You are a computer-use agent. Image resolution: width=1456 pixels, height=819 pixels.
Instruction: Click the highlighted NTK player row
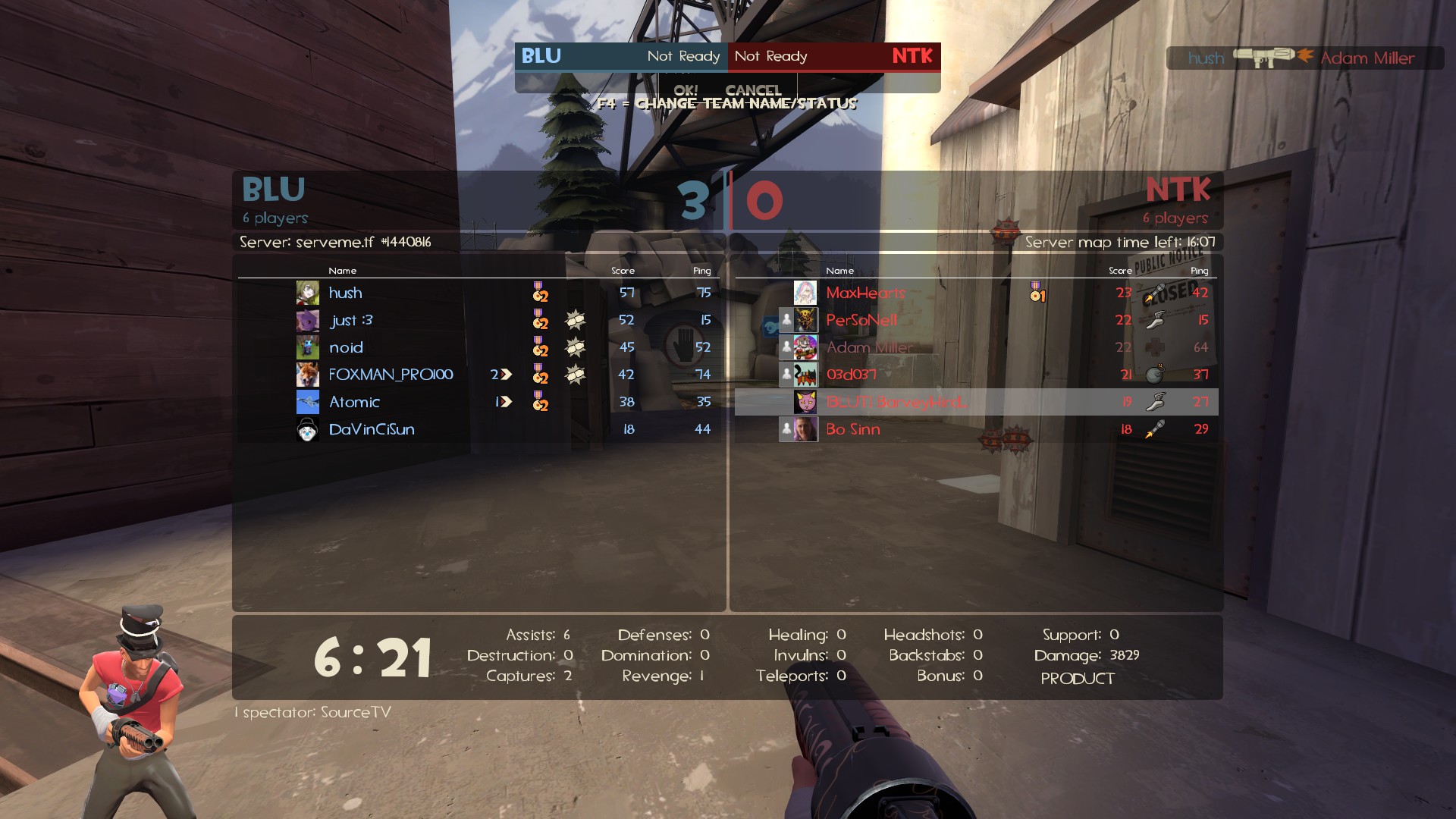976,402
